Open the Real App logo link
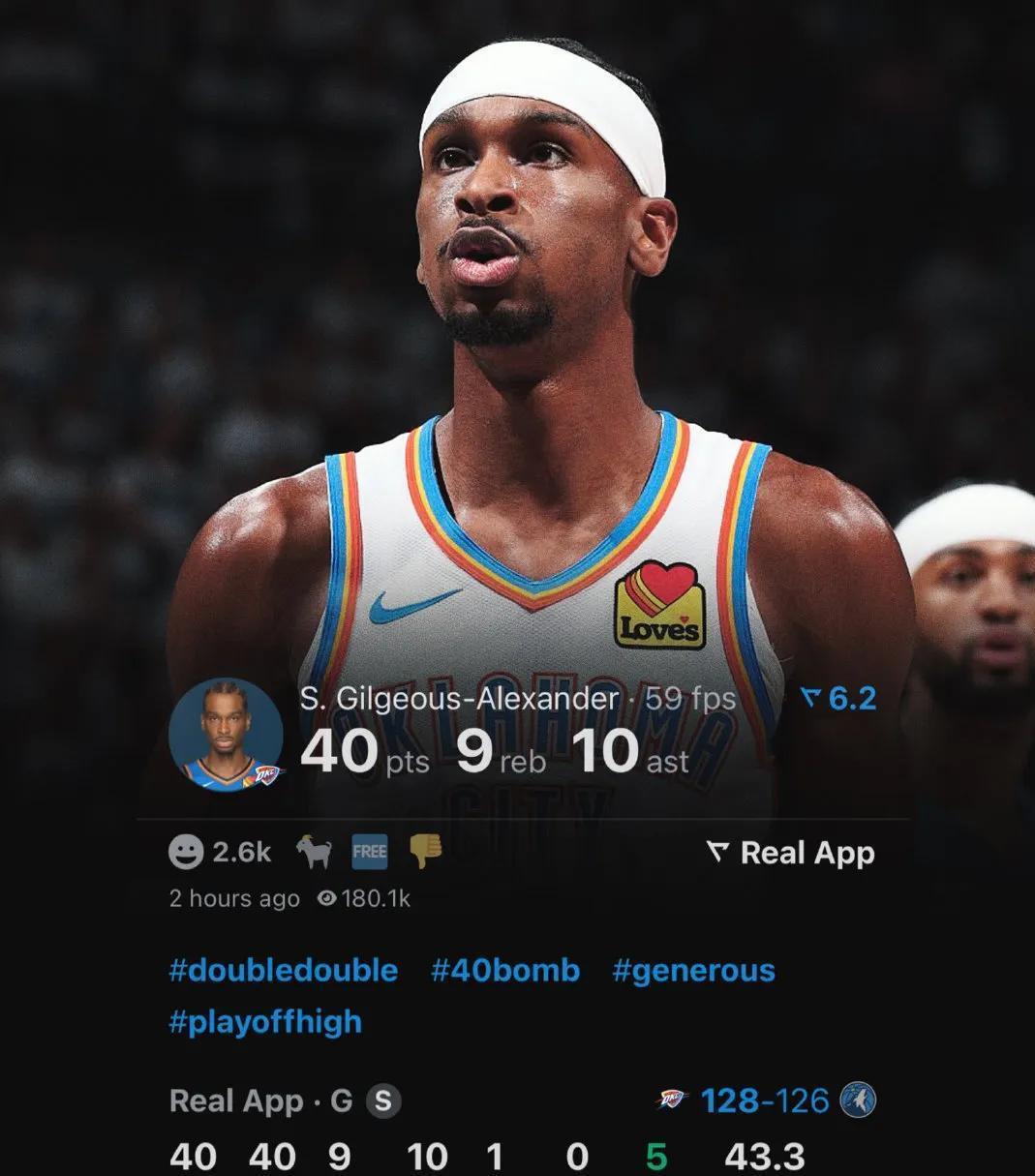This screenshot has width=1035, height=1176. pyautogui.click(x=791, y=853)
